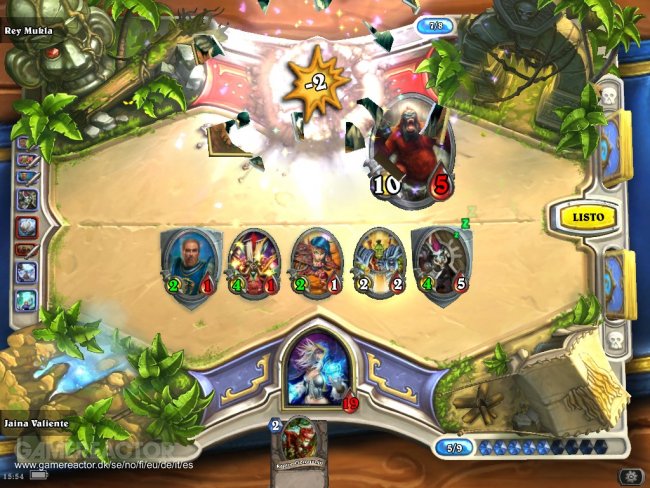Open the gear options menu

[630, 473]
